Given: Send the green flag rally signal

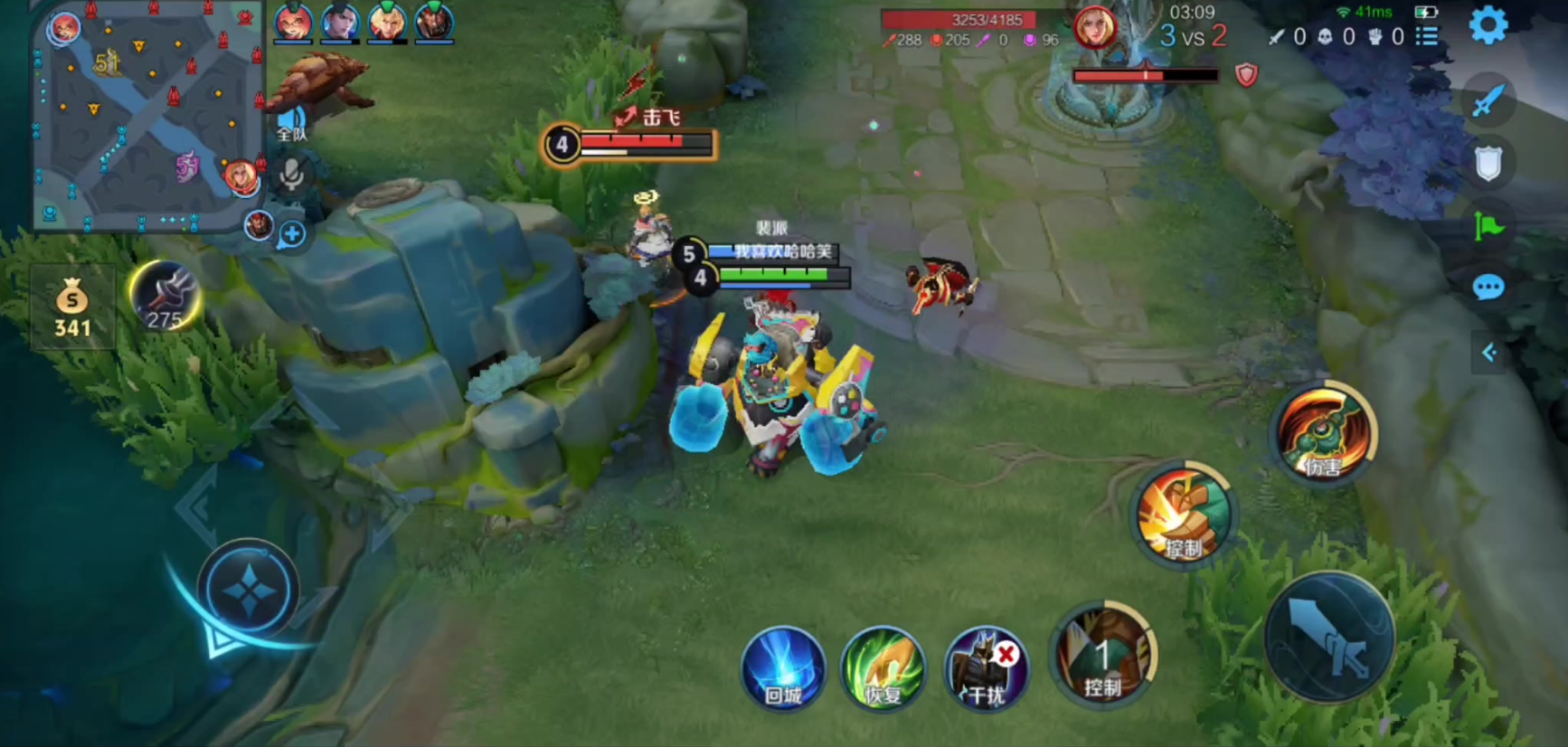Looking at the screenshot, I should (1488, 225).
